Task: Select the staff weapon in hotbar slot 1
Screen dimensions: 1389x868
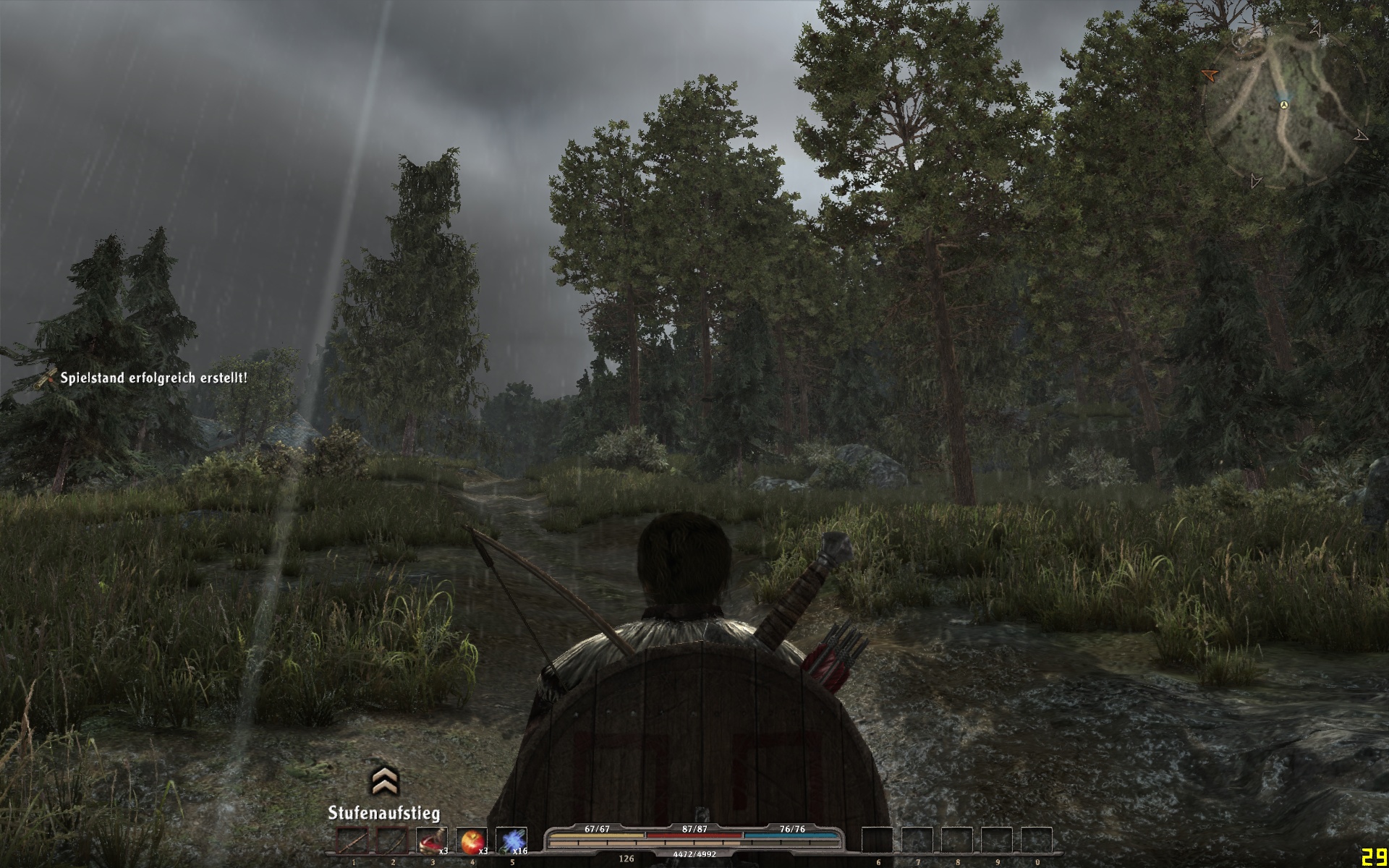Action: coord(352,842)
